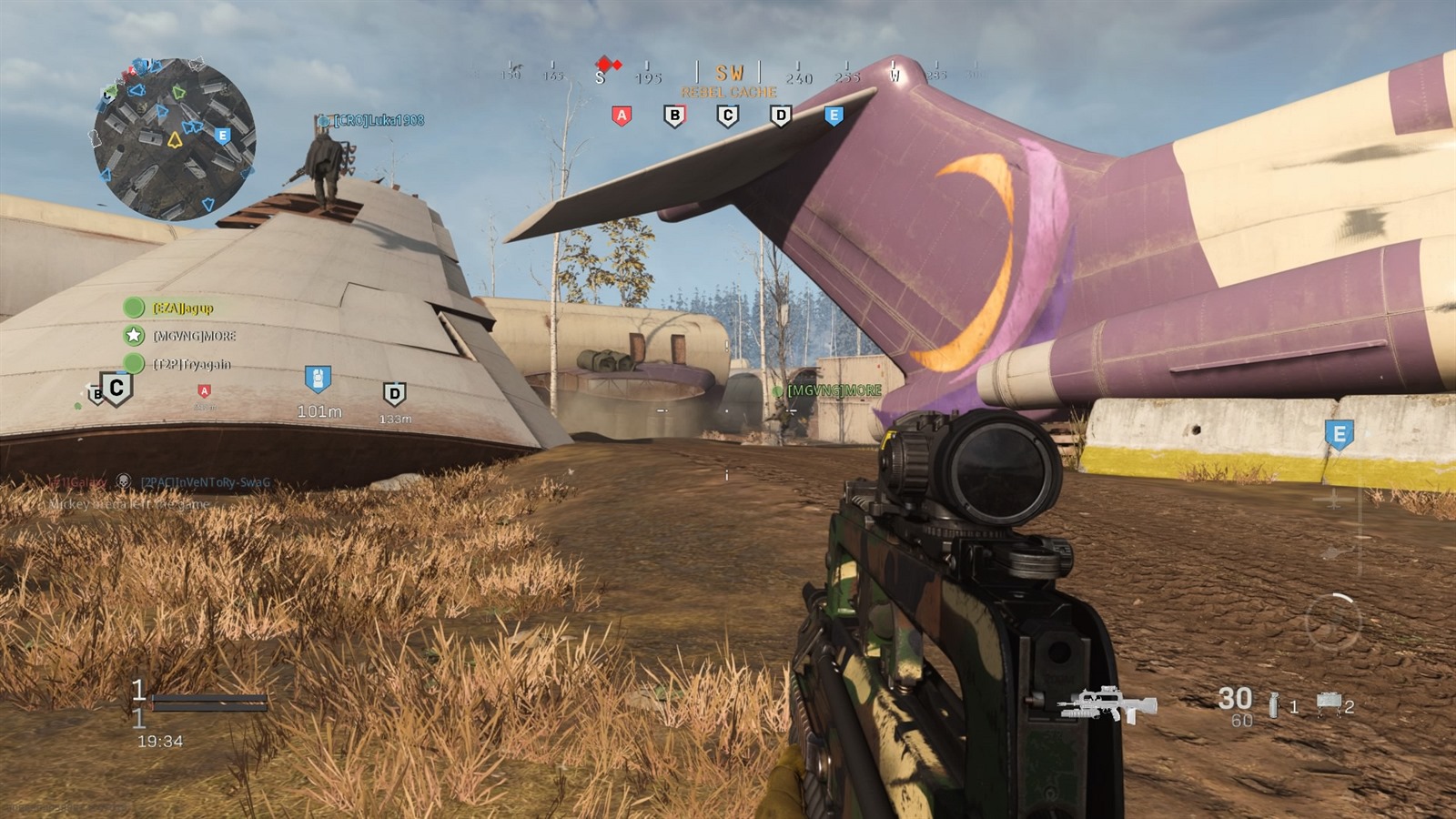This screenshot has width=1456, height=819.
Task: Open the circular minimap
Action: coord(174,139)
